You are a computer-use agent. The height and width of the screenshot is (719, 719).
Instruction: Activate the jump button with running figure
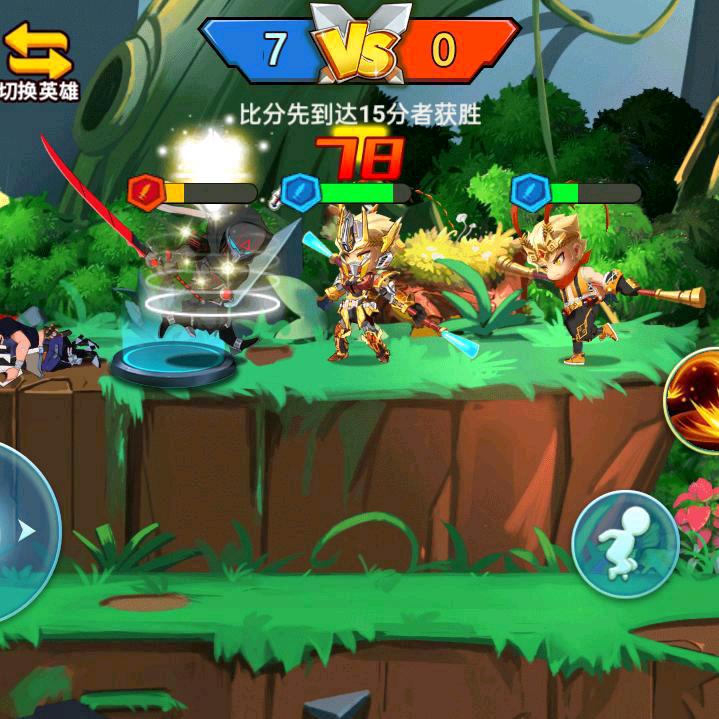625,543
